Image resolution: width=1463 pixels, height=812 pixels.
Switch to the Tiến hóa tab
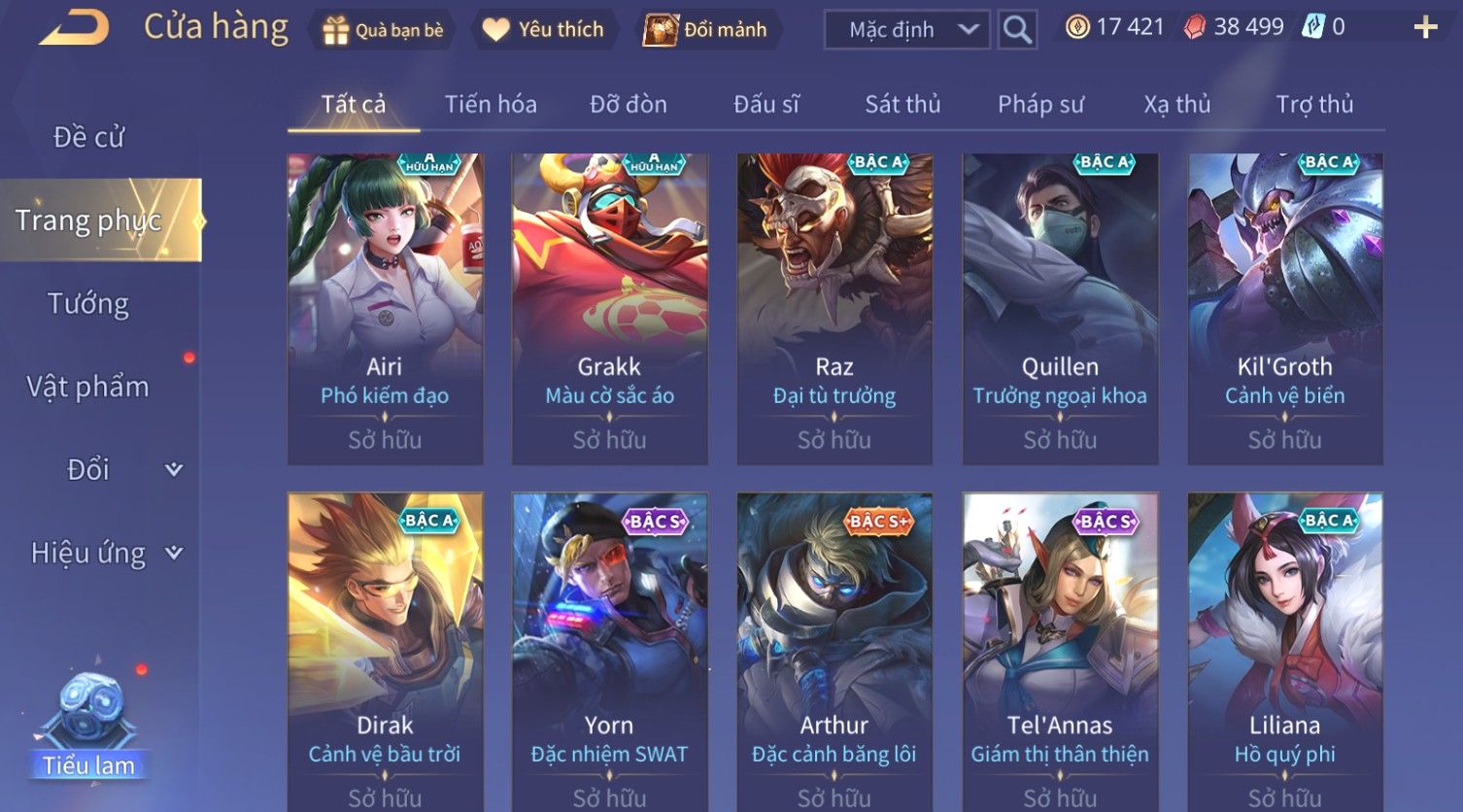tap(491, 104)
